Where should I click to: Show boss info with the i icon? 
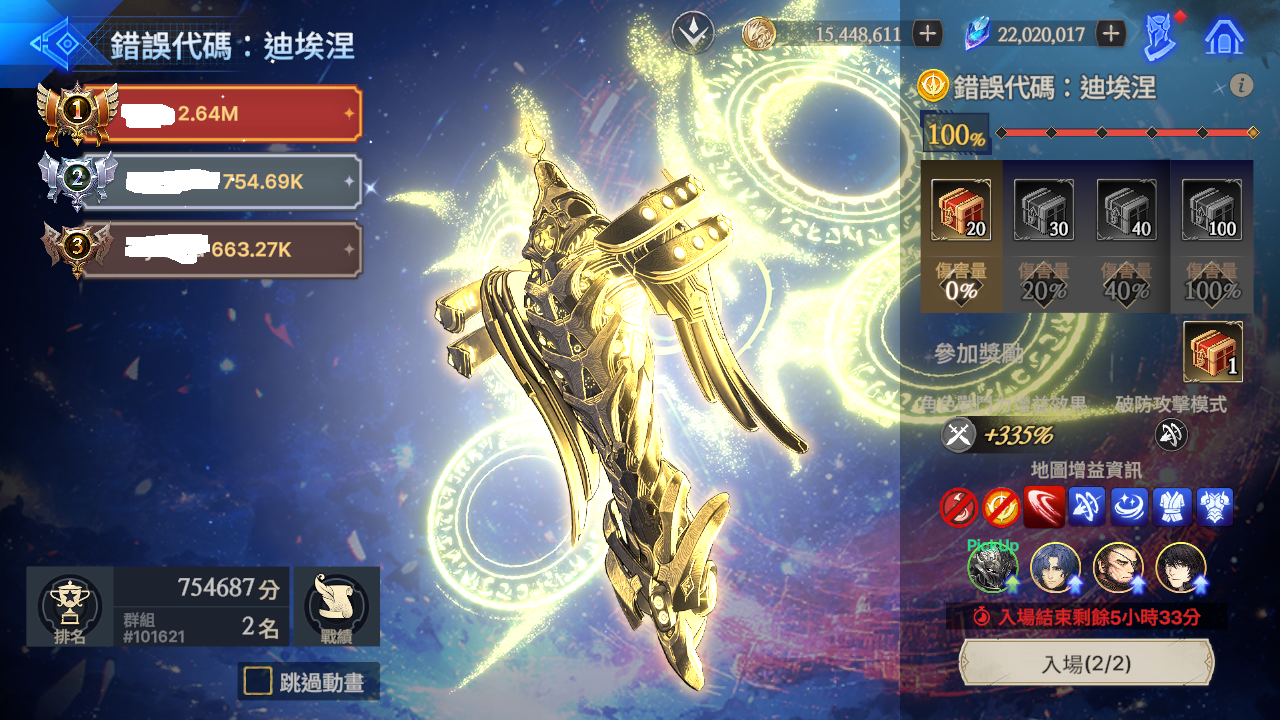pos(1242,85)
